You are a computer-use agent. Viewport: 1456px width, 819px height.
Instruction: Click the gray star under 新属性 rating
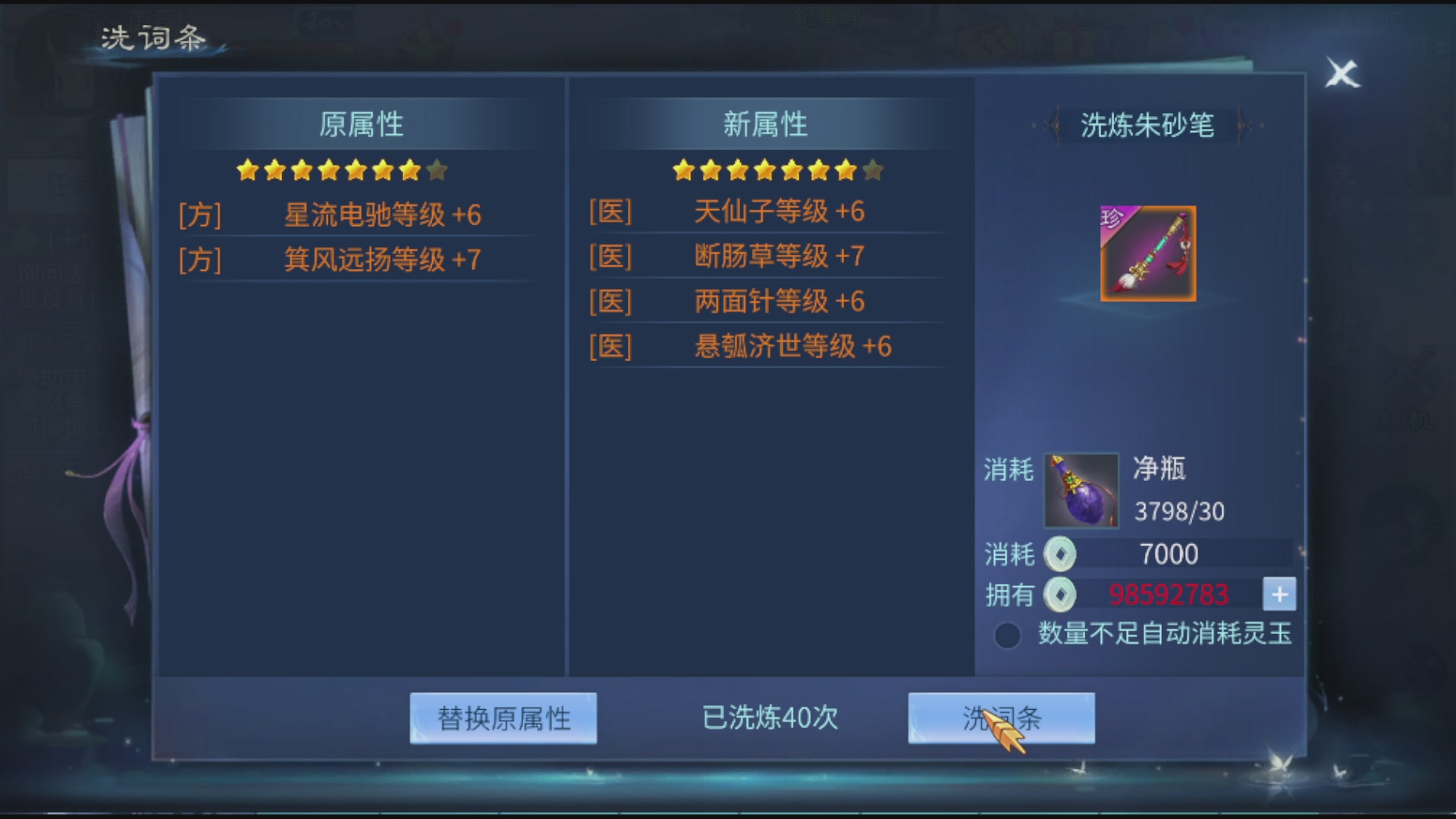point(874,171)
